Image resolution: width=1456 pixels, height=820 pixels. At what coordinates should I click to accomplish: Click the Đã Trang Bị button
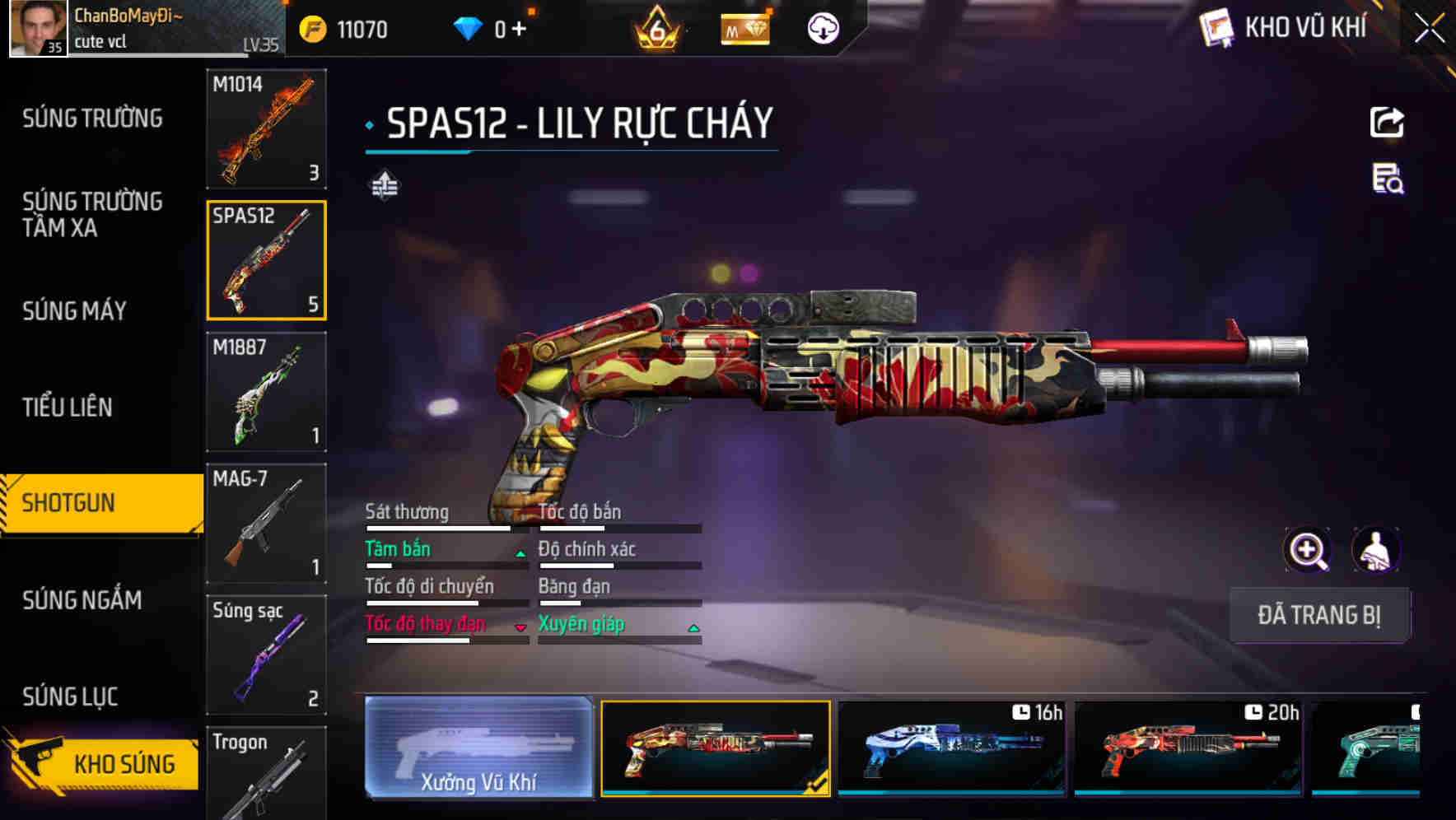point(1319,615)
